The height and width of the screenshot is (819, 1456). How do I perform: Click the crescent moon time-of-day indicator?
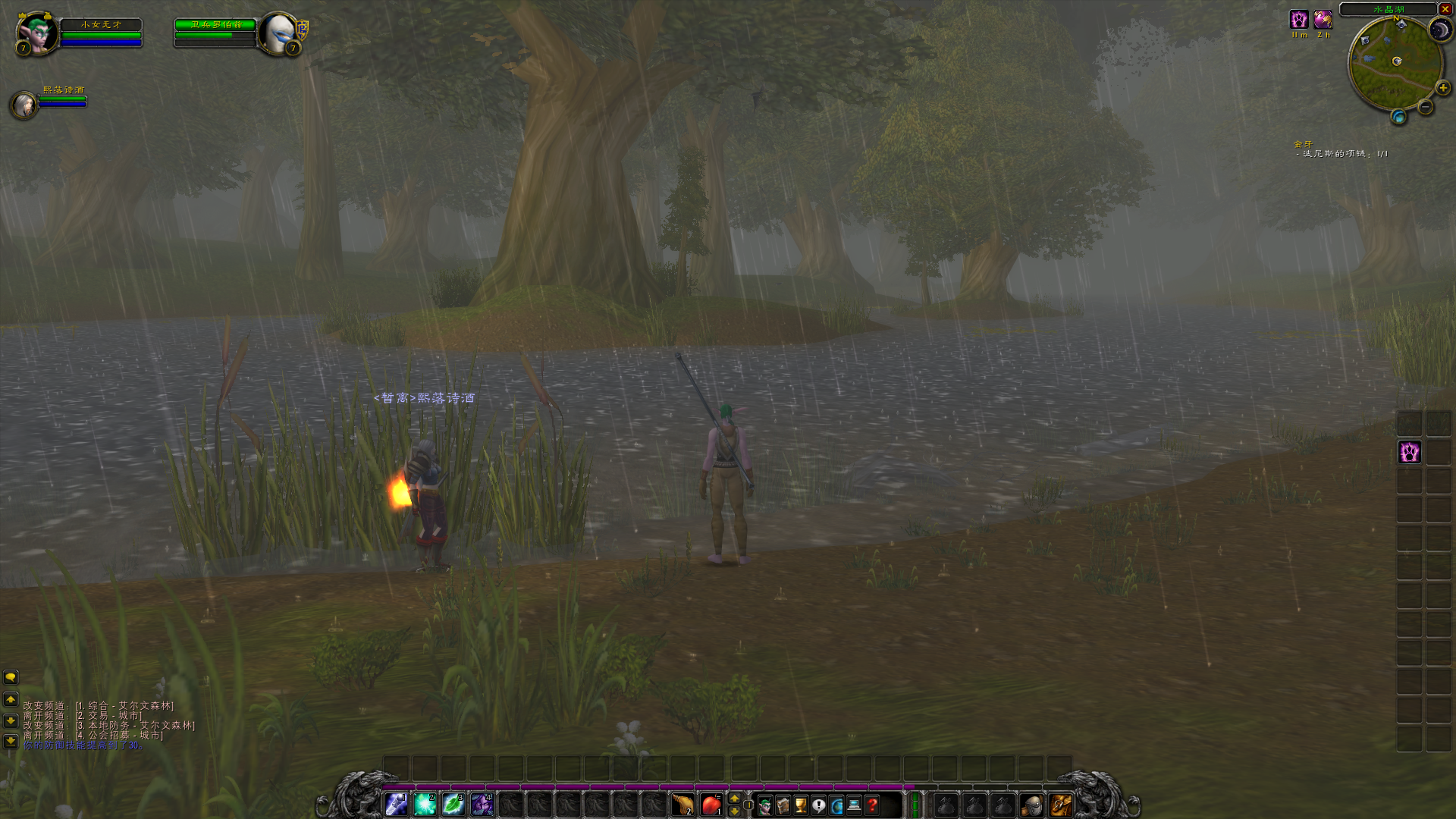(1439, 30)
